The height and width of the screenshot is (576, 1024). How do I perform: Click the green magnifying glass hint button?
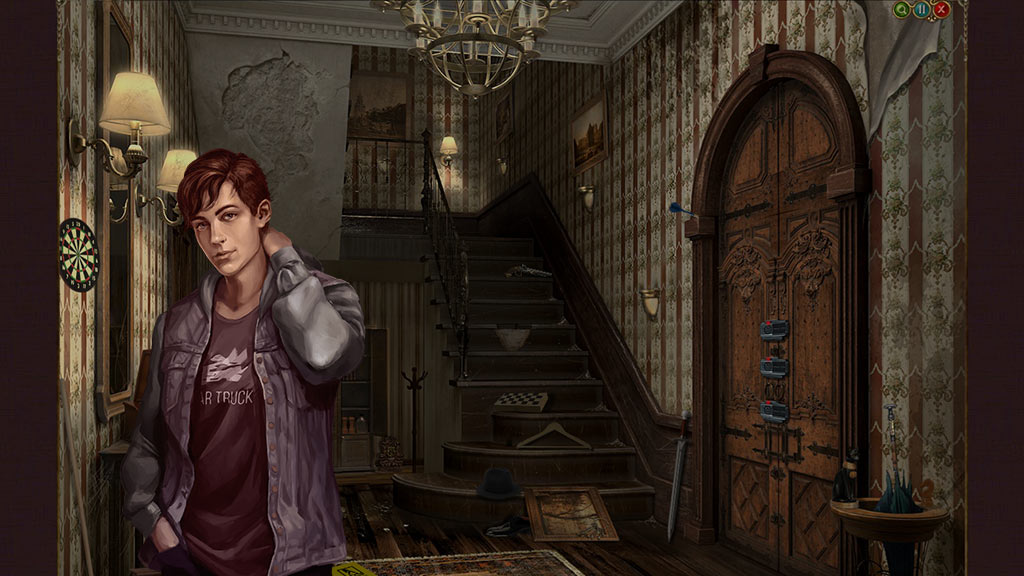[903, 10]
